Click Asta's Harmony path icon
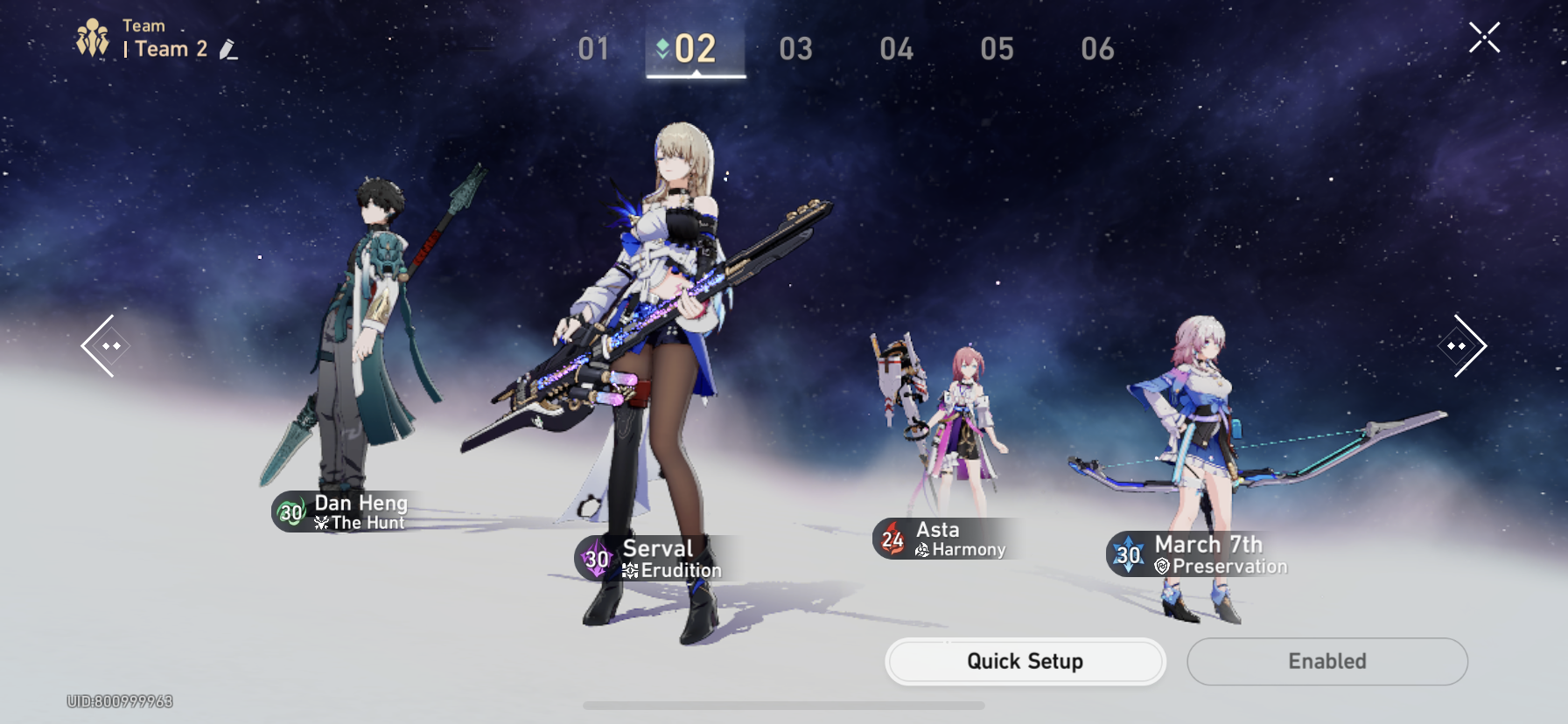This screenshot has width=1568, height=724. pyautogui.click(x=922, y=550)
